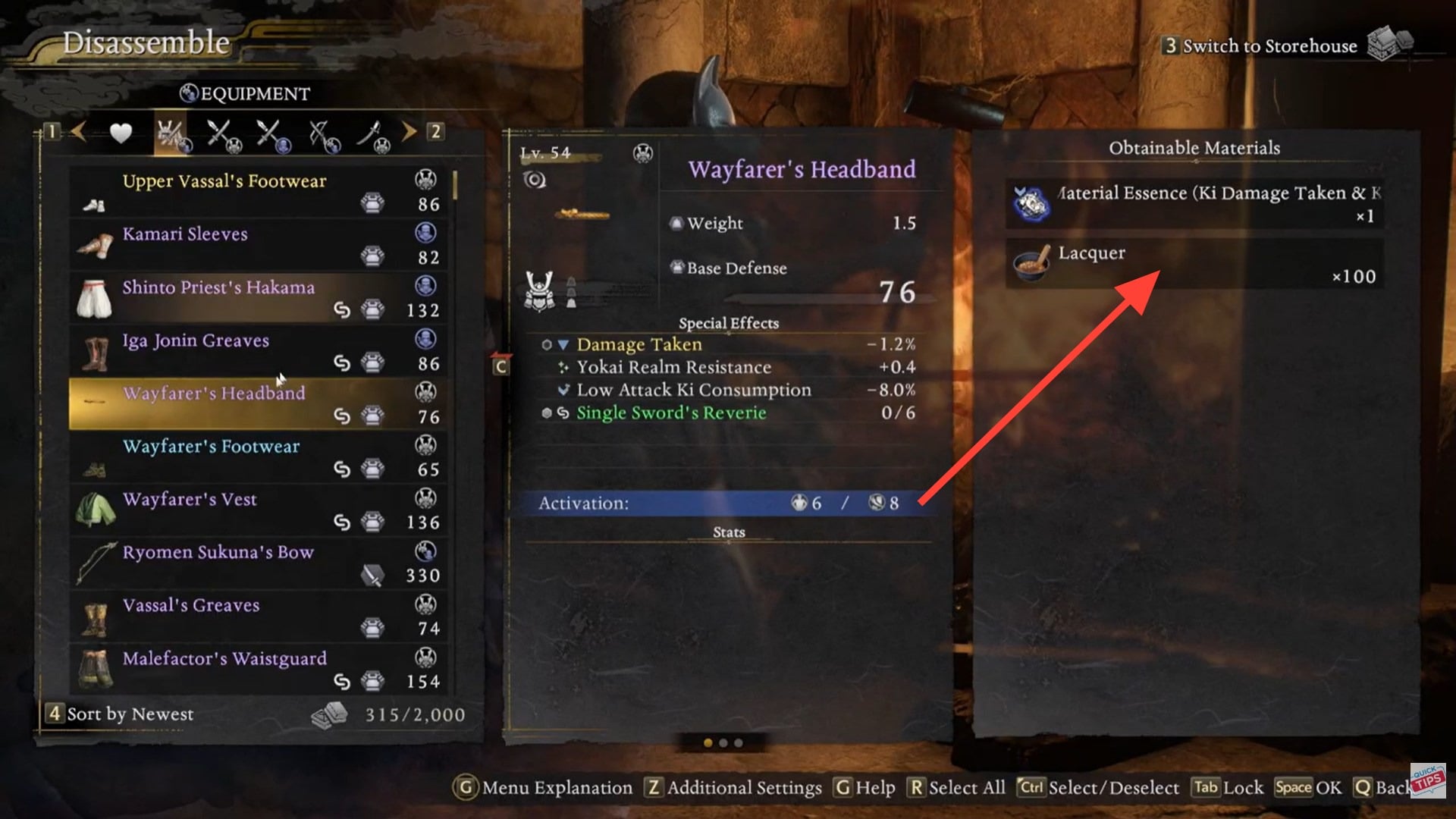Select Shinto Priest's Hakama for disassembly
Screen dimensions: 1456x819
pyautogui.click(x=258, y=298)
